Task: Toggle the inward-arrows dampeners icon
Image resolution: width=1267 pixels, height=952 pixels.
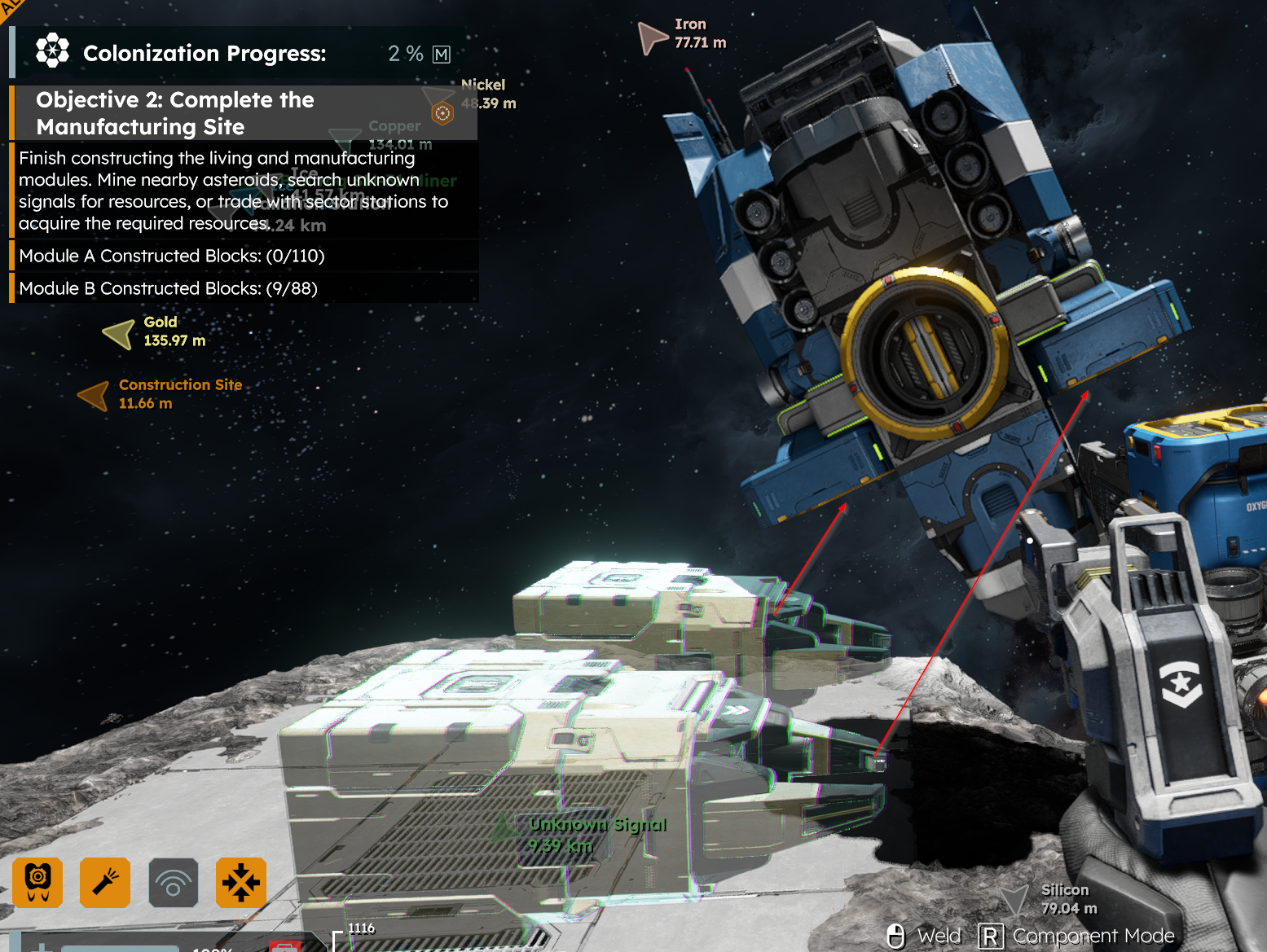Action: tap(241, 883)
